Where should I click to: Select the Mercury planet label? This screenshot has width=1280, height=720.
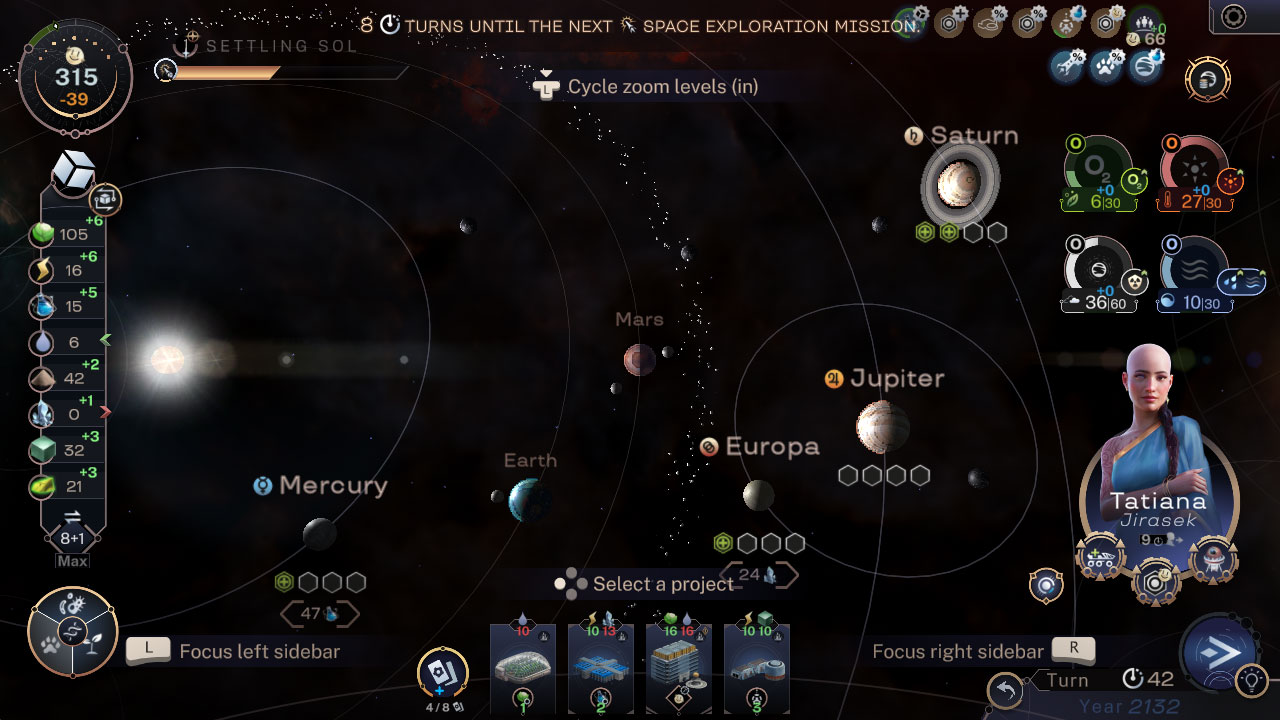coord(332,486)
